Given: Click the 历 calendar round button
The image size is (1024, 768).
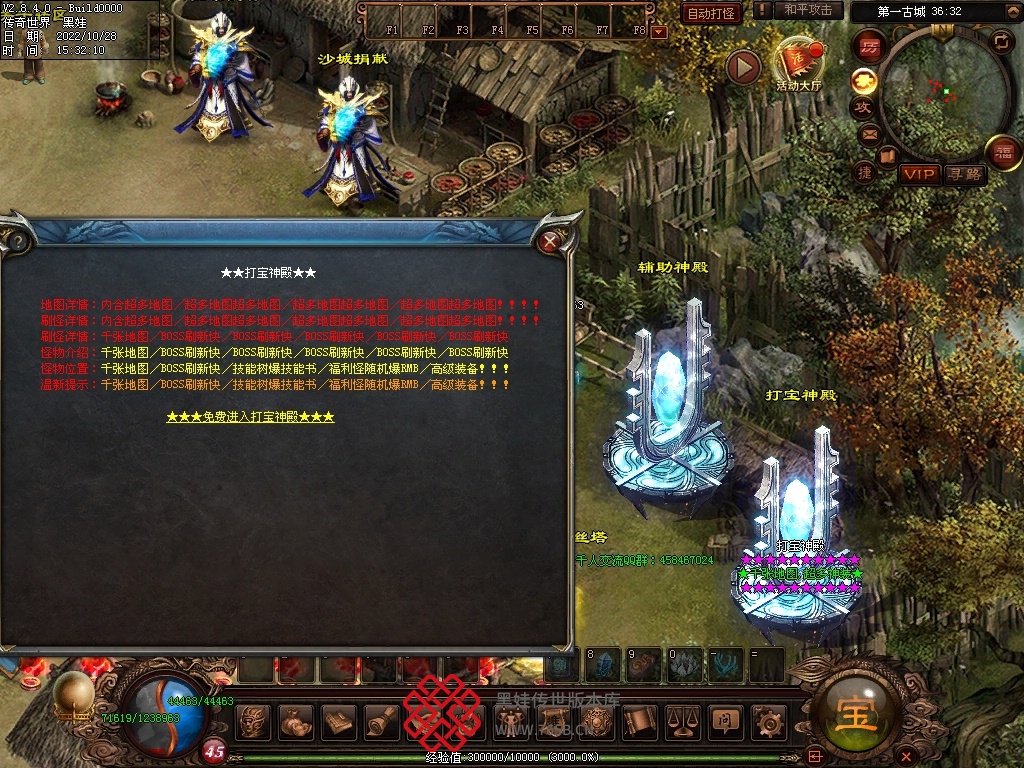Looking at the screenshot, I should pos(870,47).
